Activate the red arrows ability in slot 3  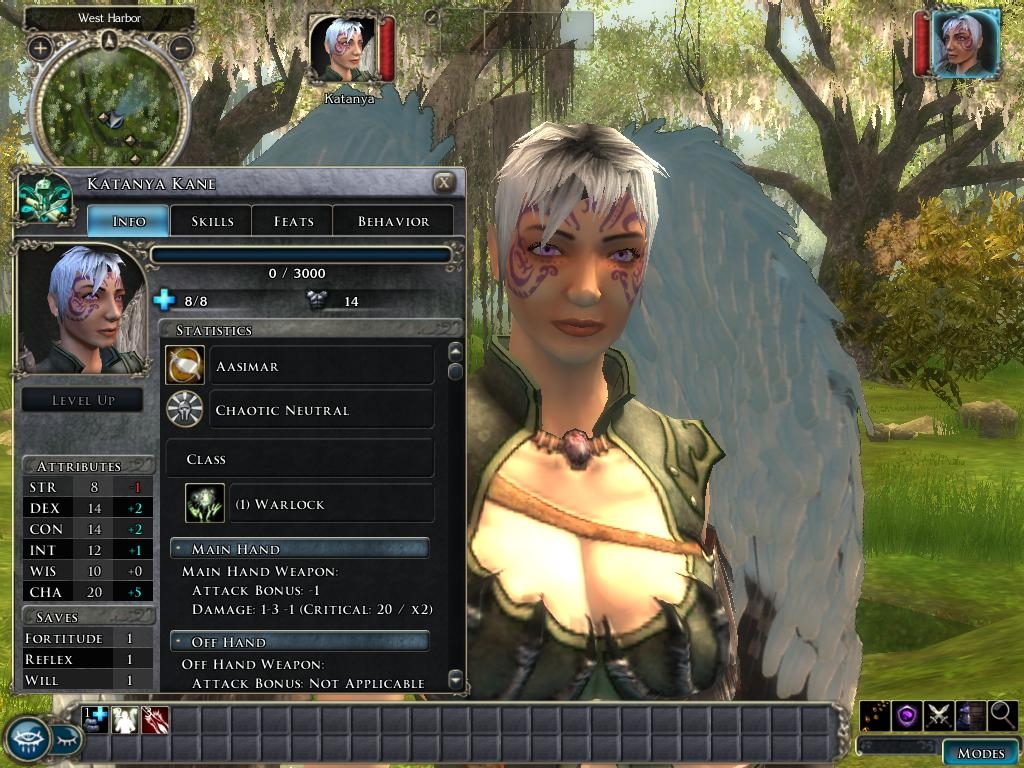pos(155,720)
